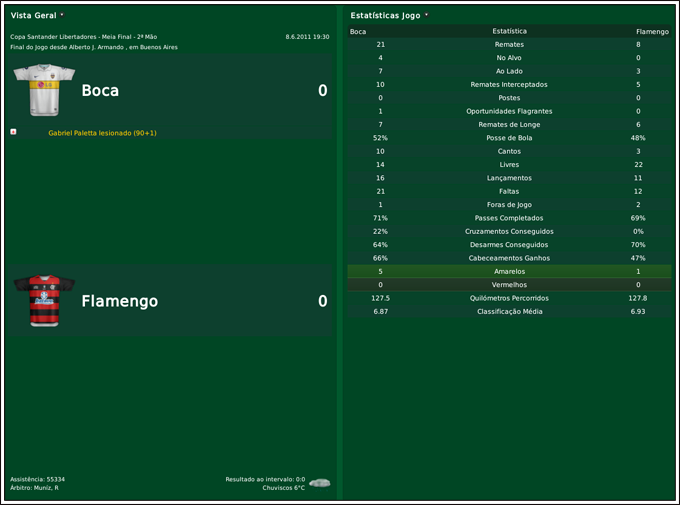Image resolution: width=680 pixels, height=505 pixels.
Task: Click the Remates statistics row
Action: pos(509,45)
